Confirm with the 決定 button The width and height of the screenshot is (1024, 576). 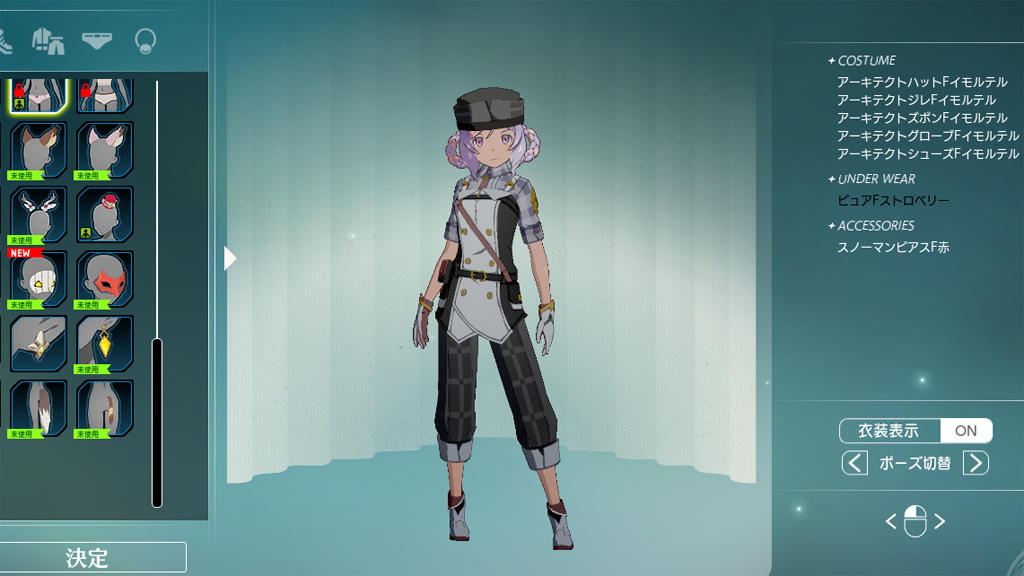(x=88, y=557)
